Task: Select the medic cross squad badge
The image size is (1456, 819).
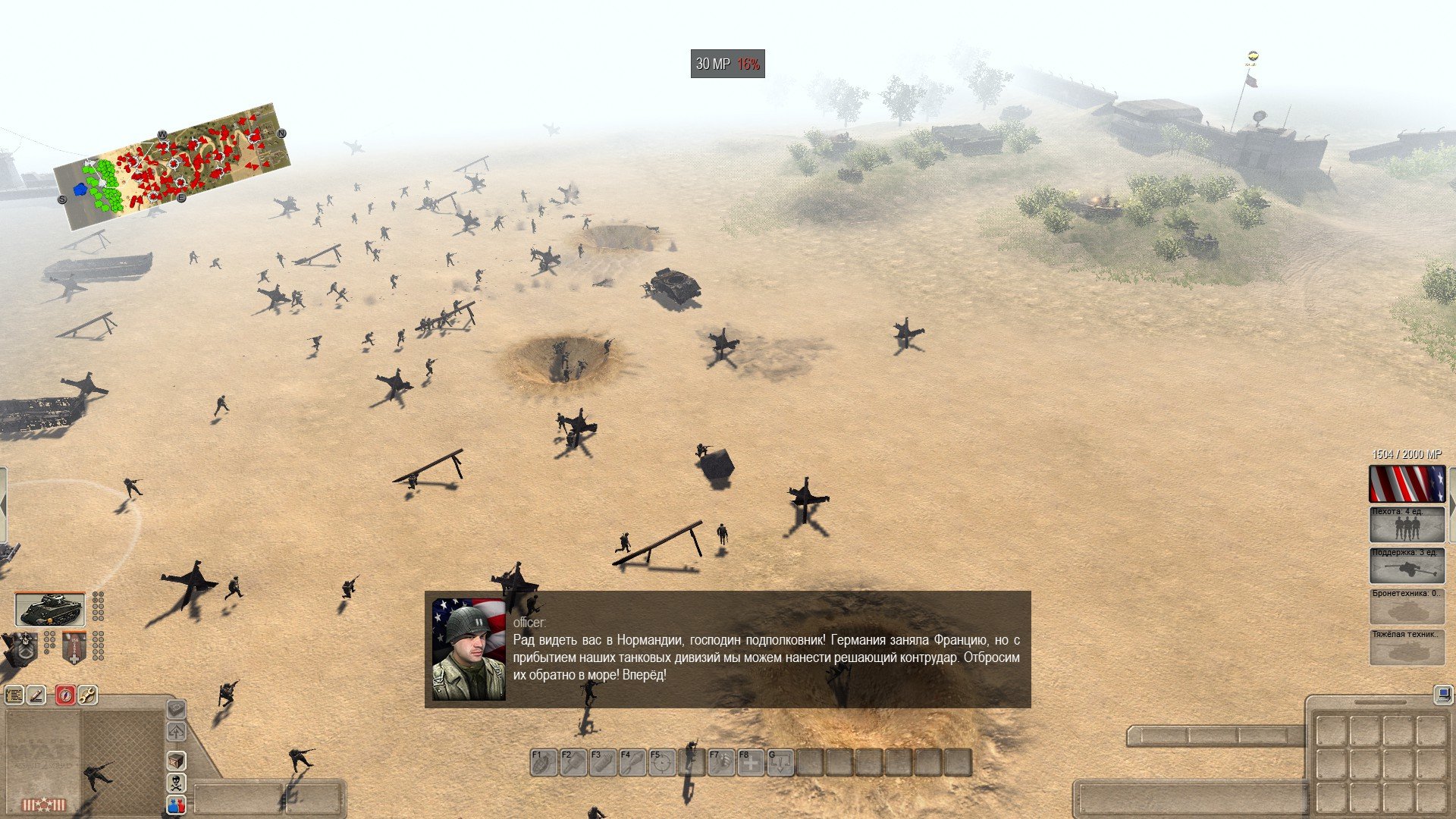Action: click(74, 648)
